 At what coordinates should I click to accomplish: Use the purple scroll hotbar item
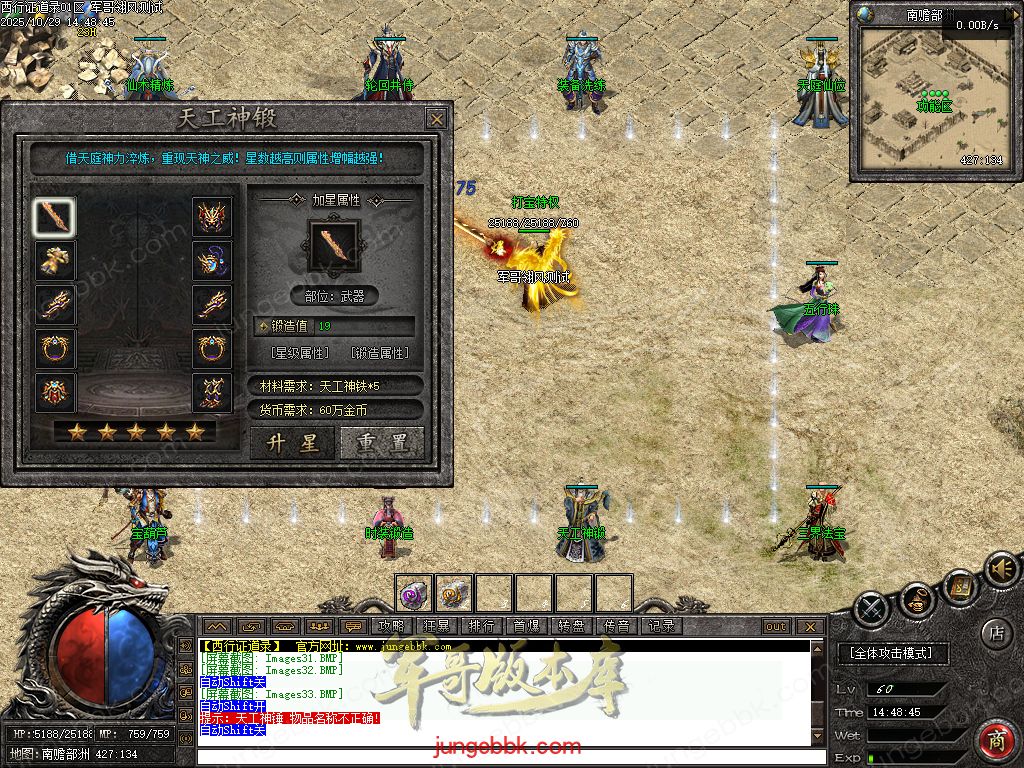[414, 593]
